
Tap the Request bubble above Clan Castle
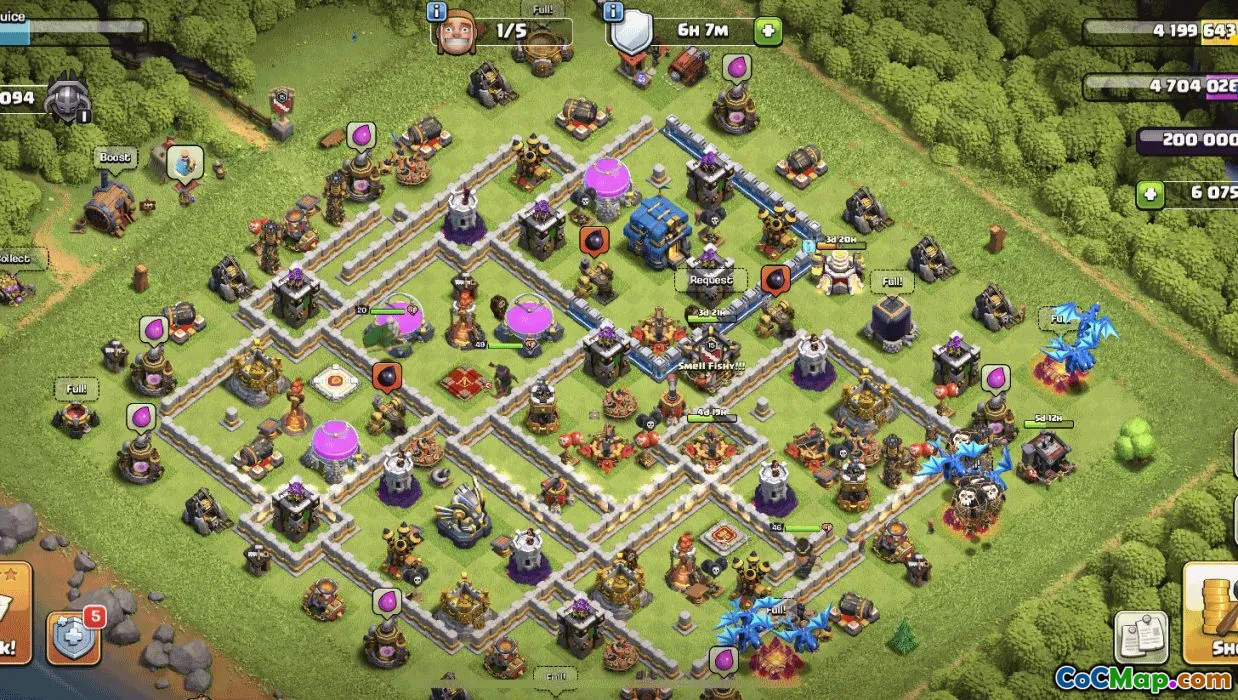pyautogui.click(x=711, y=281)
